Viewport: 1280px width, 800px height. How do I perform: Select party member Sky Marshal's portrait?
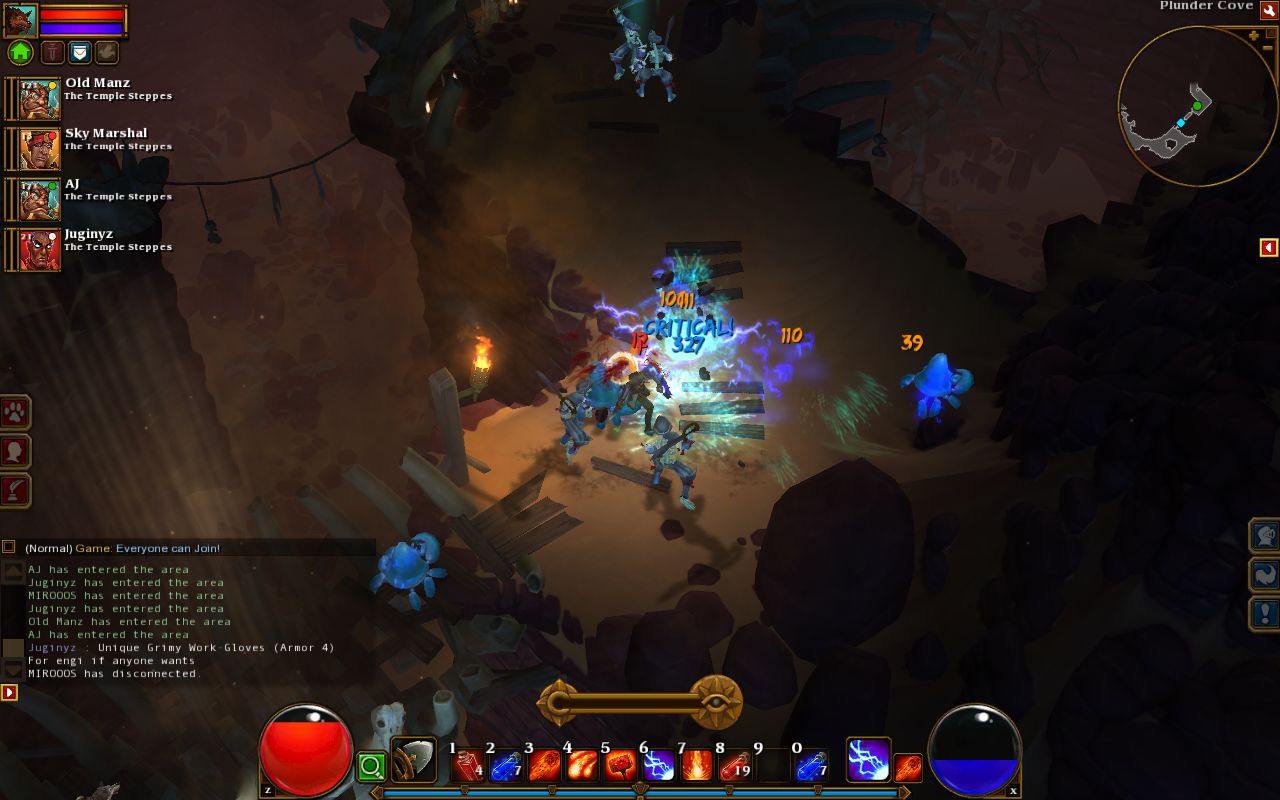point(40,148)
